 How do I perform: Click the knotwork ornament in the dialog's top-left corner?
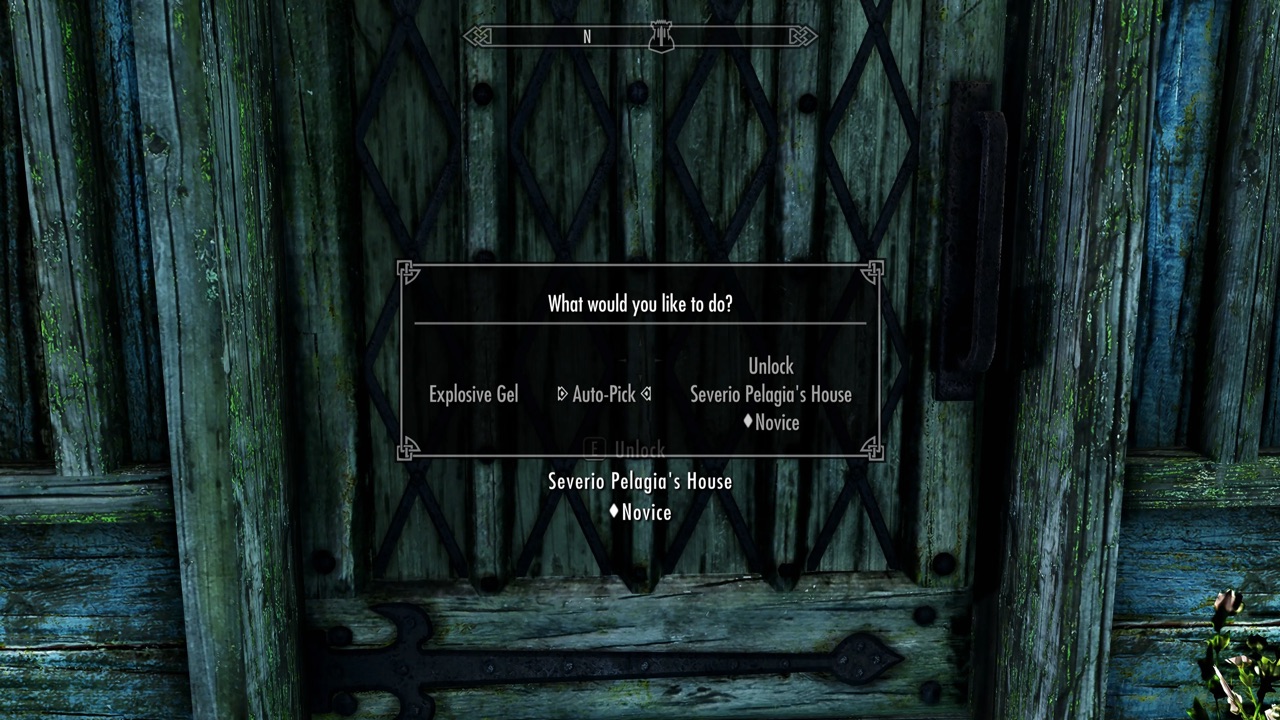(x=409, y=274)
